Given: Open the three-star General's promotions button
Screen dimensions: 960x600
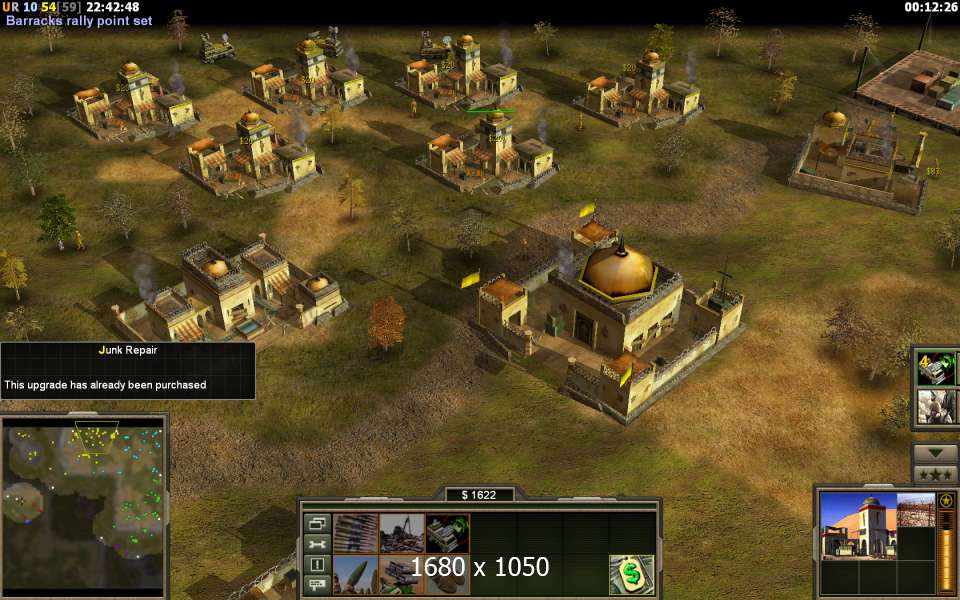Looking at the screenshot, I should pos(935,473).
